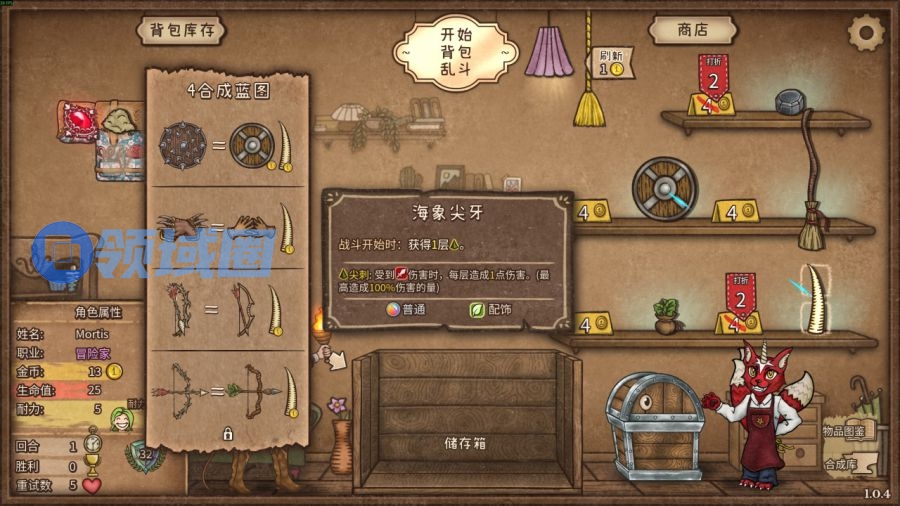Screen dimensions: 900x506
Task: Open the gear settings menu
Action: [865, 33]
